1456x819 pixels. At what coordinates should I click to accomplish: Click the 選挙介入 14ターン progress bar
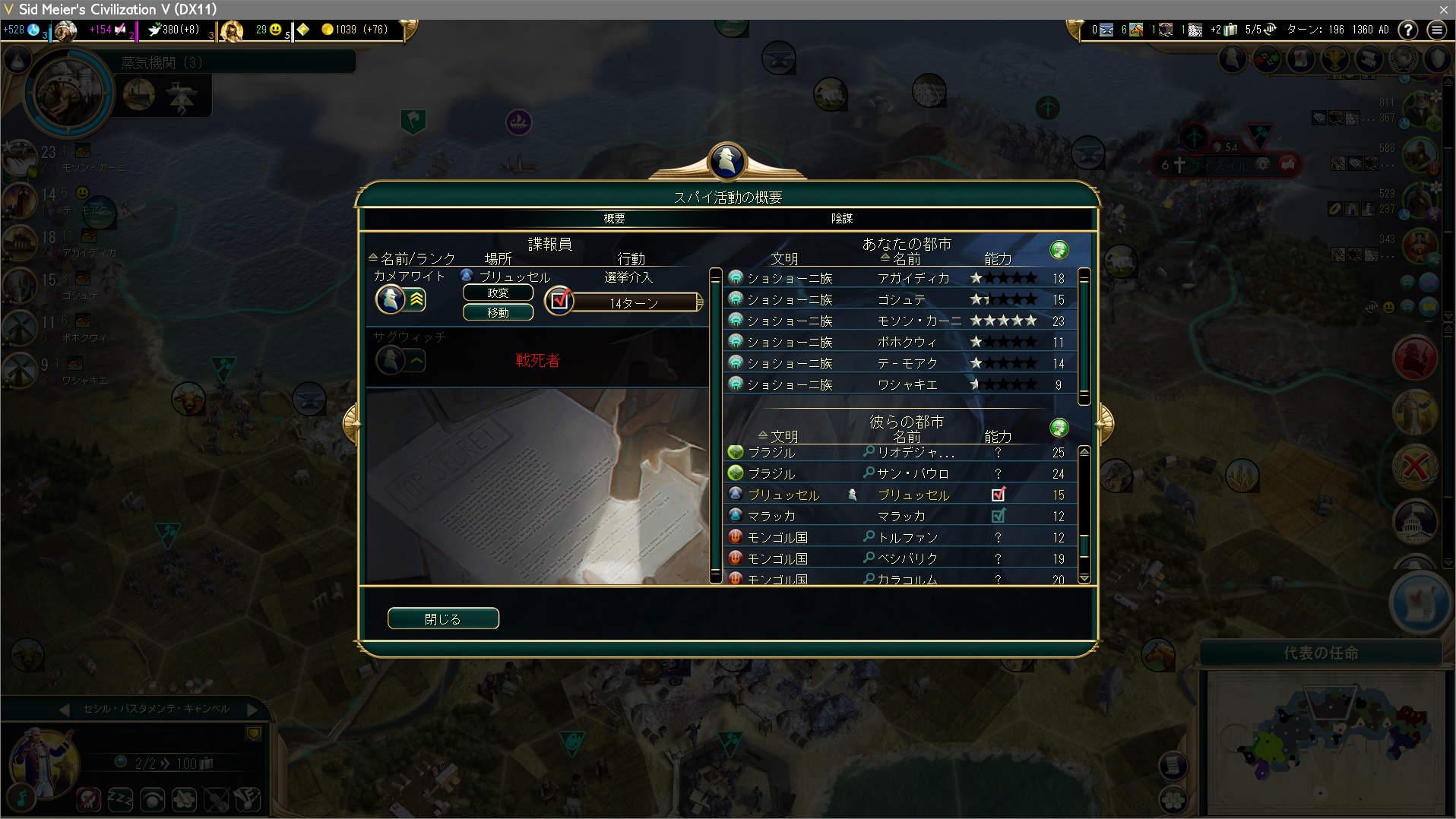point(634,303)
